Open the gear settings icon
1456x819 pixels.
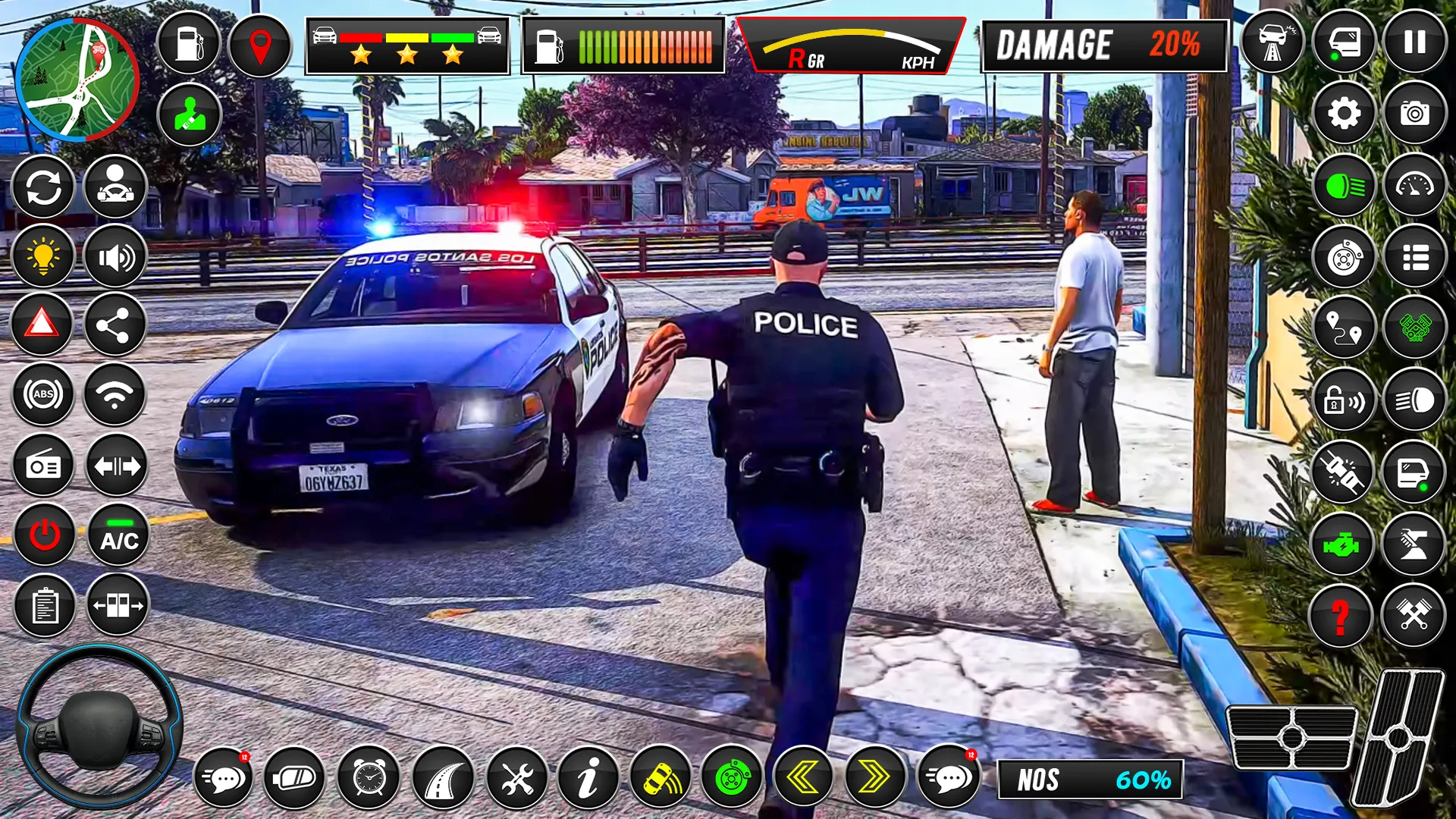1344,114
